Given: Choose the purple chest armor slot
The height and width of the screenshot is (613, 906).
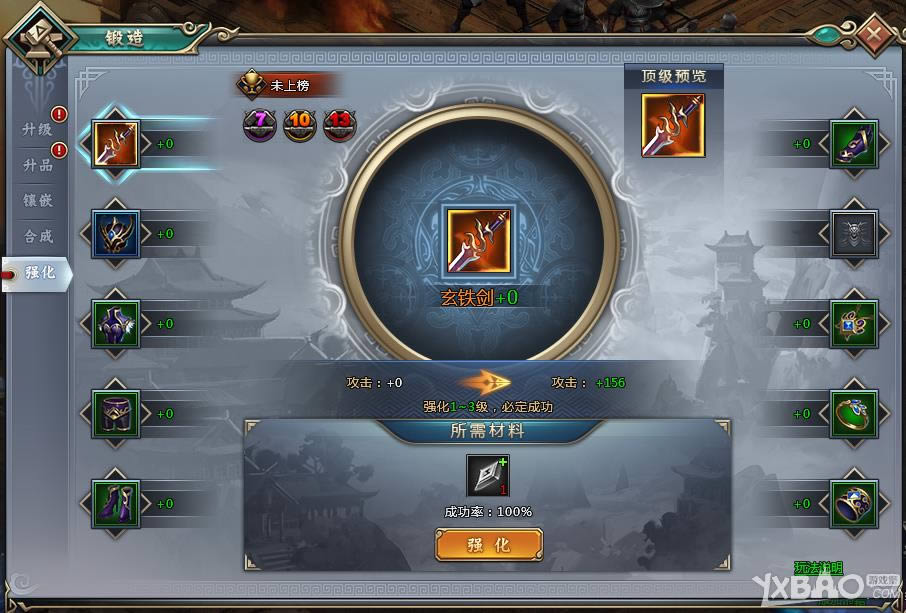Looking at the screenshot, I should click(x=116, y=324).
